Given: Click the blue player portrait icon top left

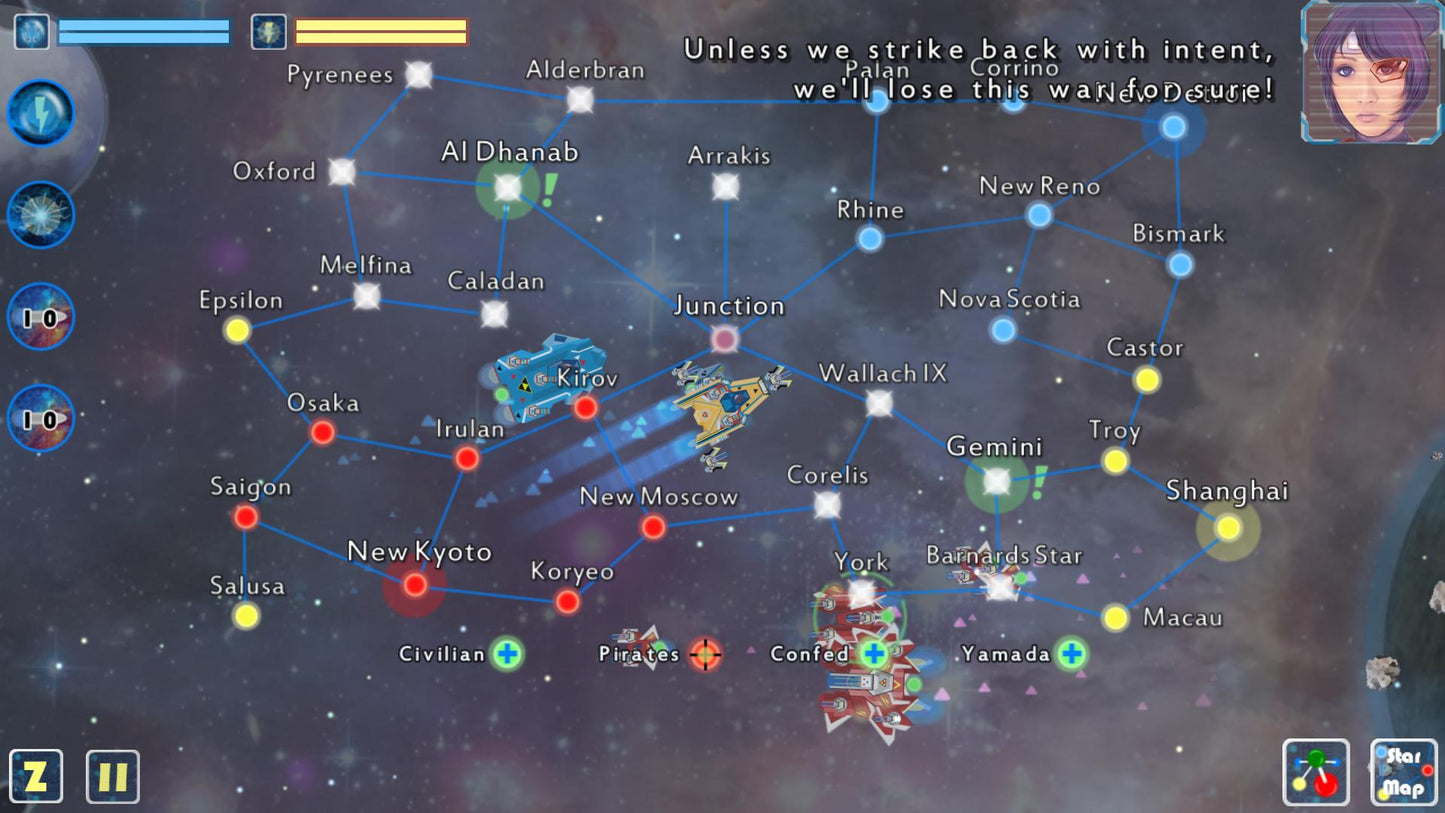Looking at the screenshot, I should point(32,30).
